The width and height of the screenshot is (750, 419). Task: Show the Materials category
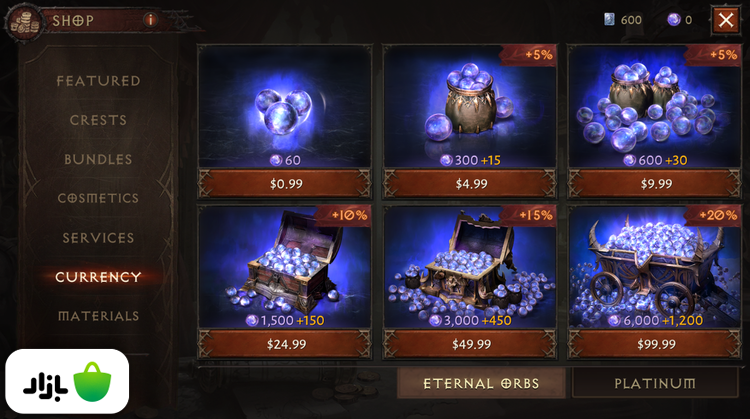tap(98, 316)
